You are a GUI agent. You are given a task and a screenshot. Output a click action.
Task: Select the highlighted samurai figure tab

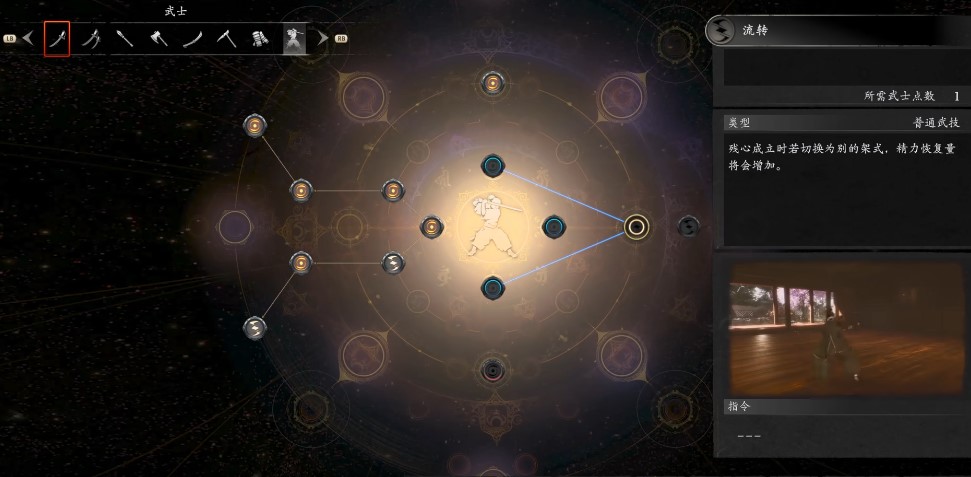point(294,40)
